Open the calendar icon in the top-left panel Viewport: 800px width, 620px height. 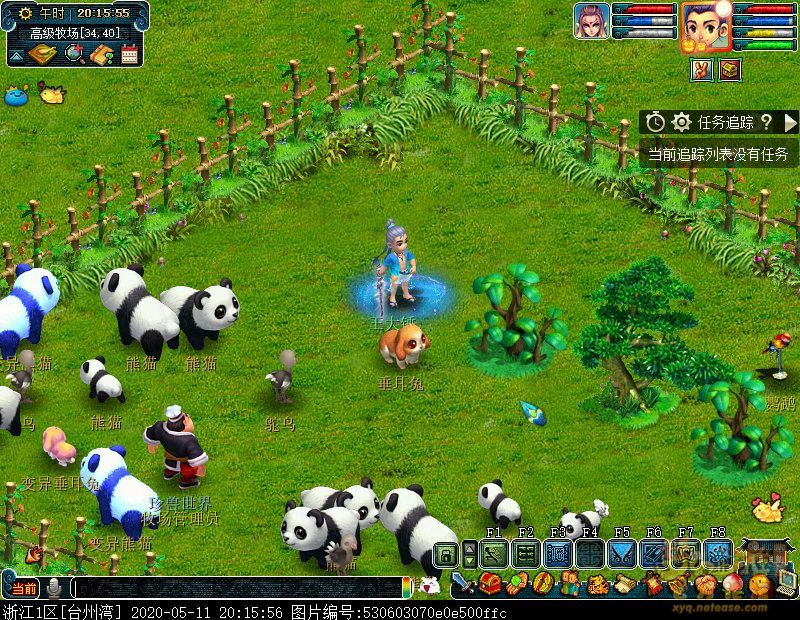[129, 54]
